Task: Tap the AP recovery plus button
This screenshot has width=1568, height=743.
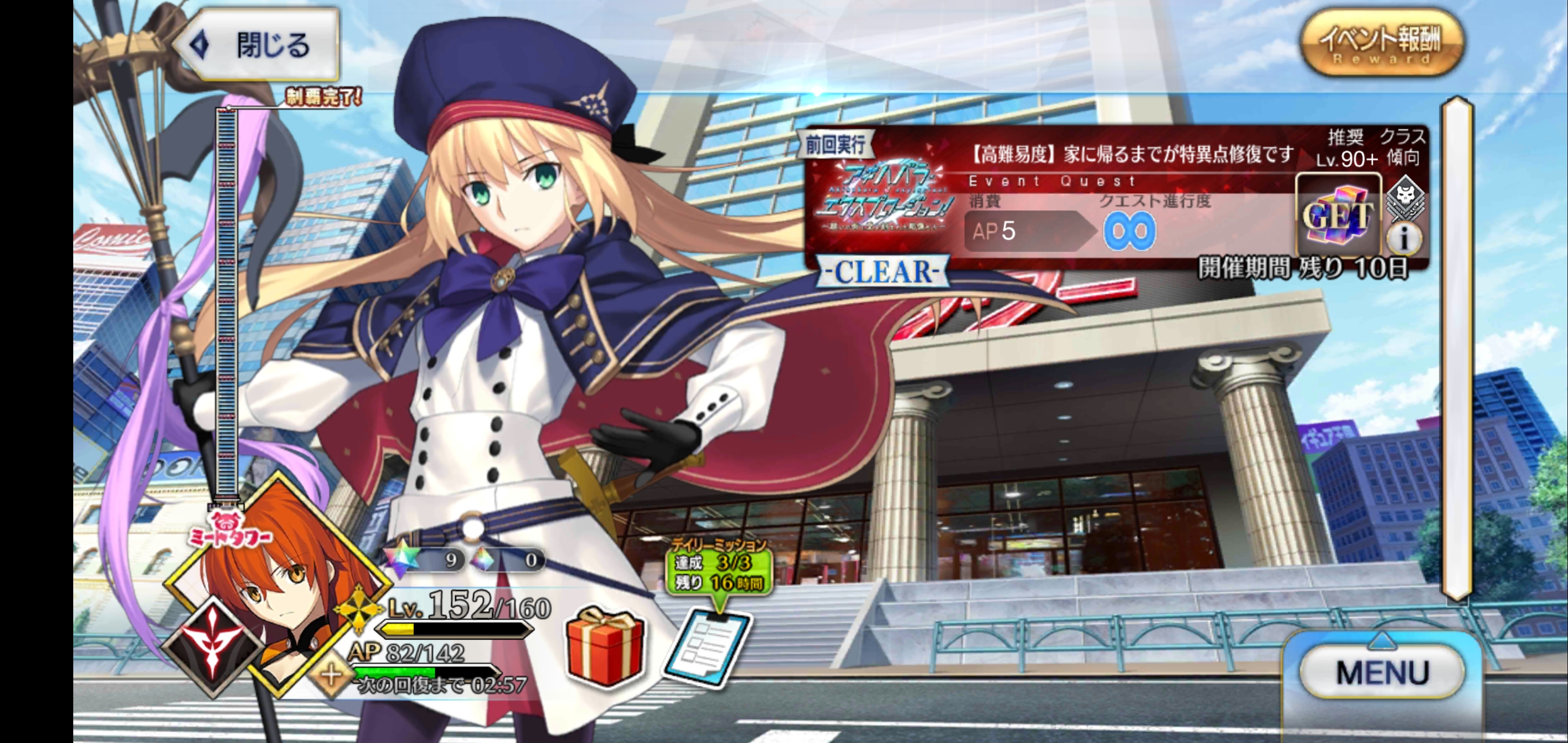Action: point(332,675)
